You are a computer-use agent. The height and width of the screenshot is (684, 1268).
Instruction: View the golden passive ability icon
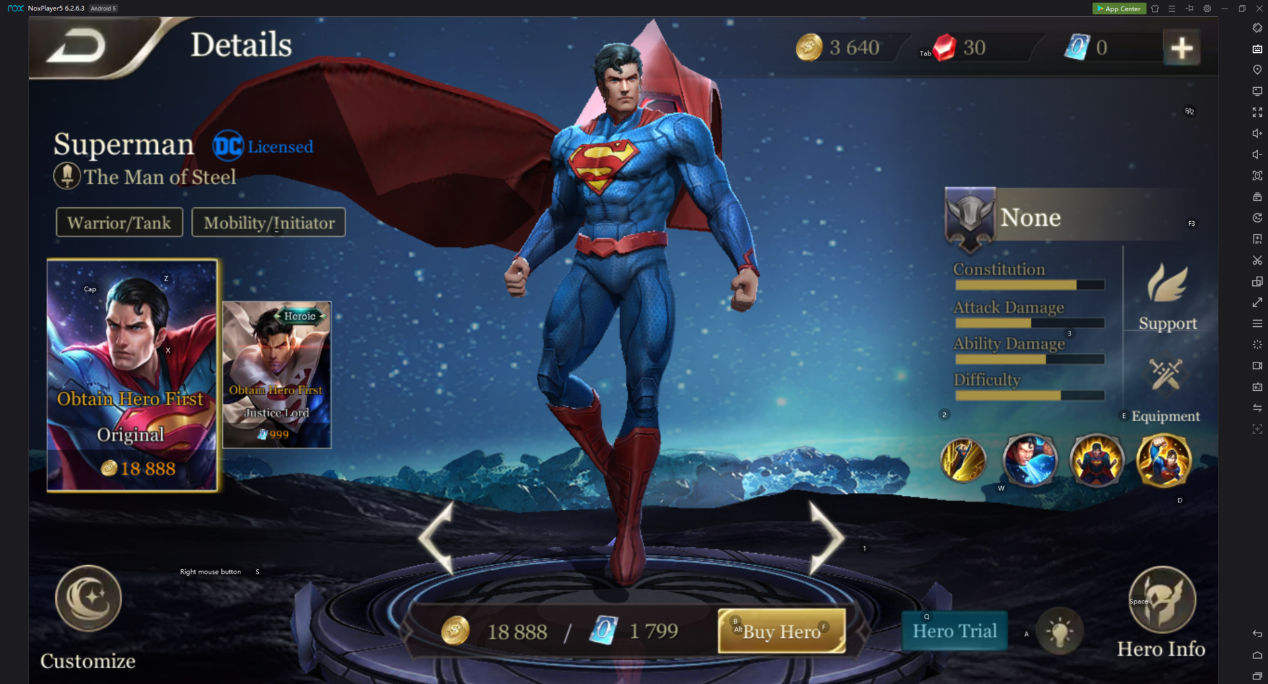pyautogui.click(x=964, y=460)
